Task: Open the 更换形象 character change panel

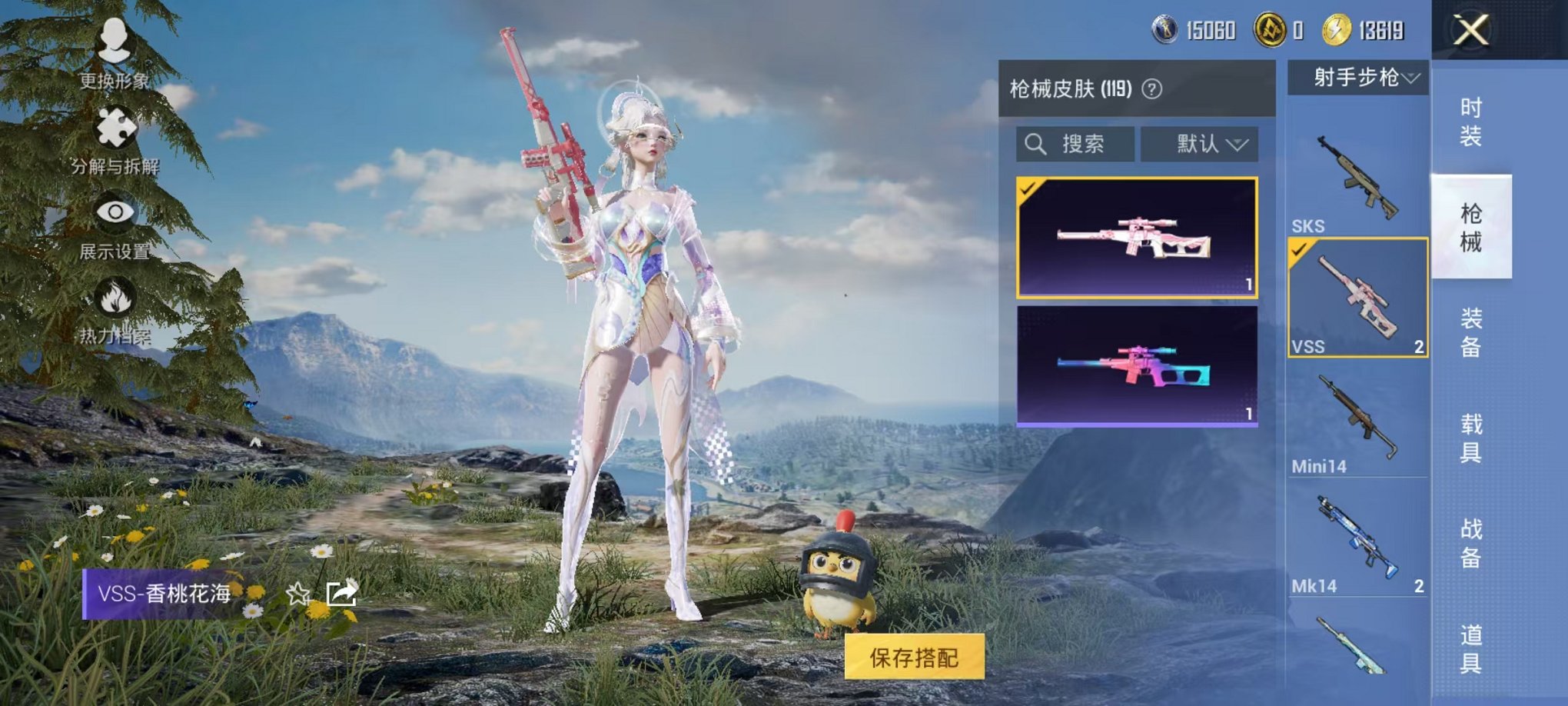Action: pos(114,54)
